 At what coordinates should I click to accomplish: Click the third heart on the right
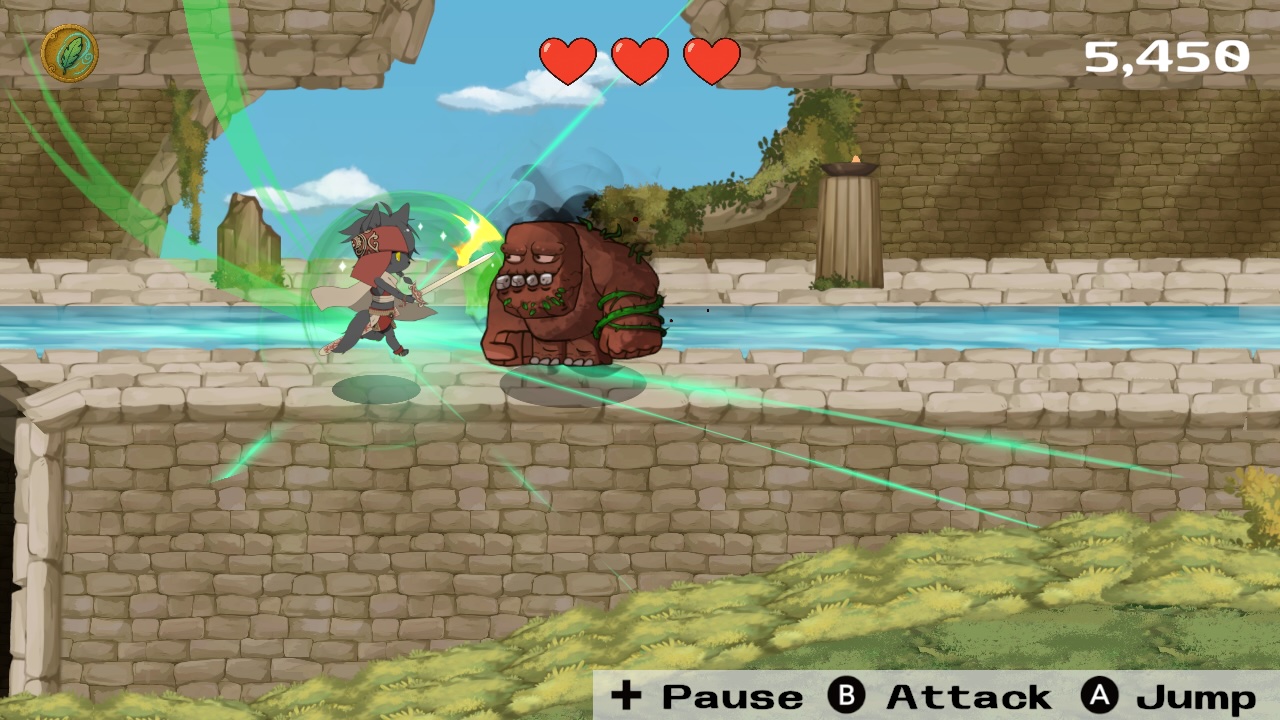click(x=710, y=59)
